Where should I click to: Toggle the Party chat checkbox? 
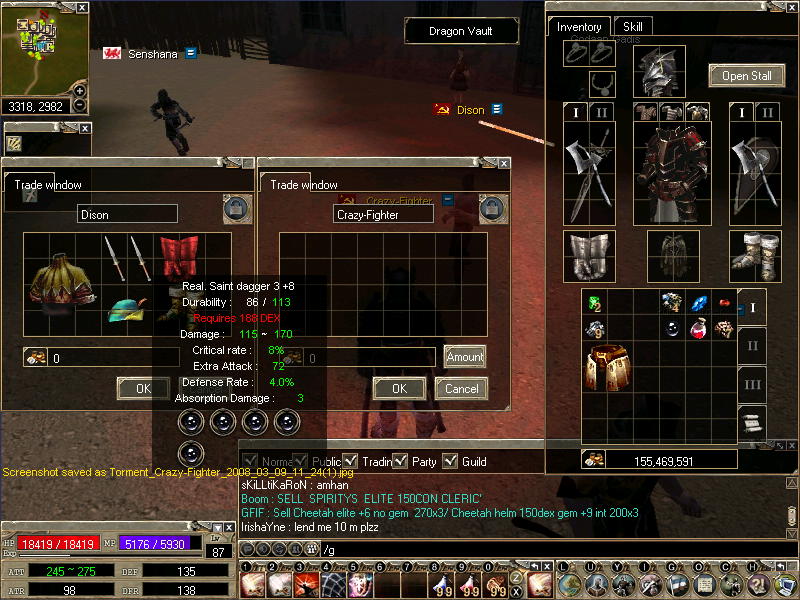tap(401, 461)
